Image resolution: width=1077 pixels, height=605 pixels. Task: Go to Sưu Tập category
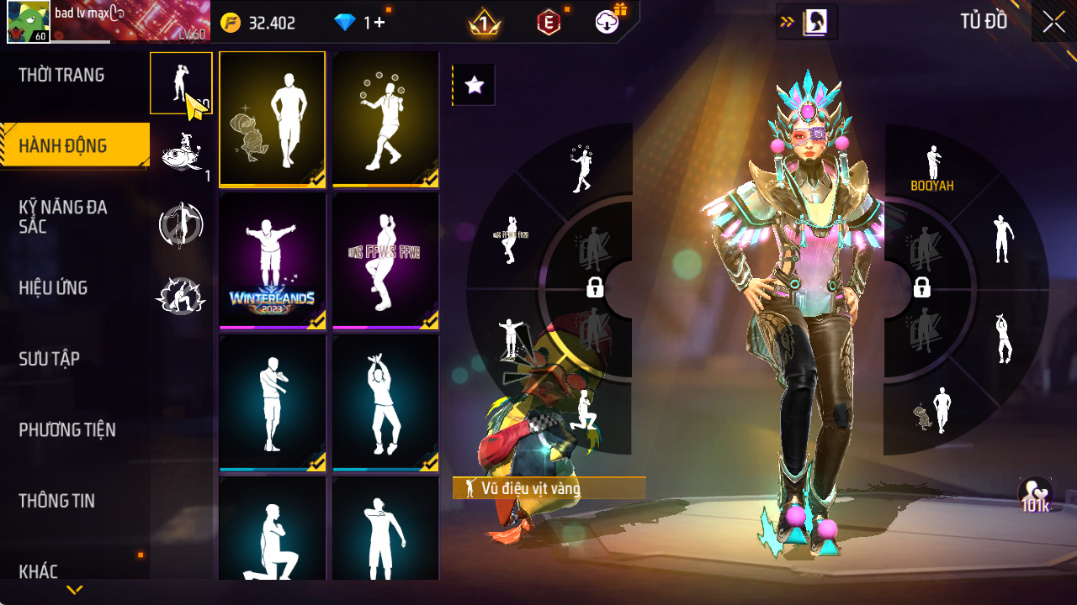[x=49, y=359]
